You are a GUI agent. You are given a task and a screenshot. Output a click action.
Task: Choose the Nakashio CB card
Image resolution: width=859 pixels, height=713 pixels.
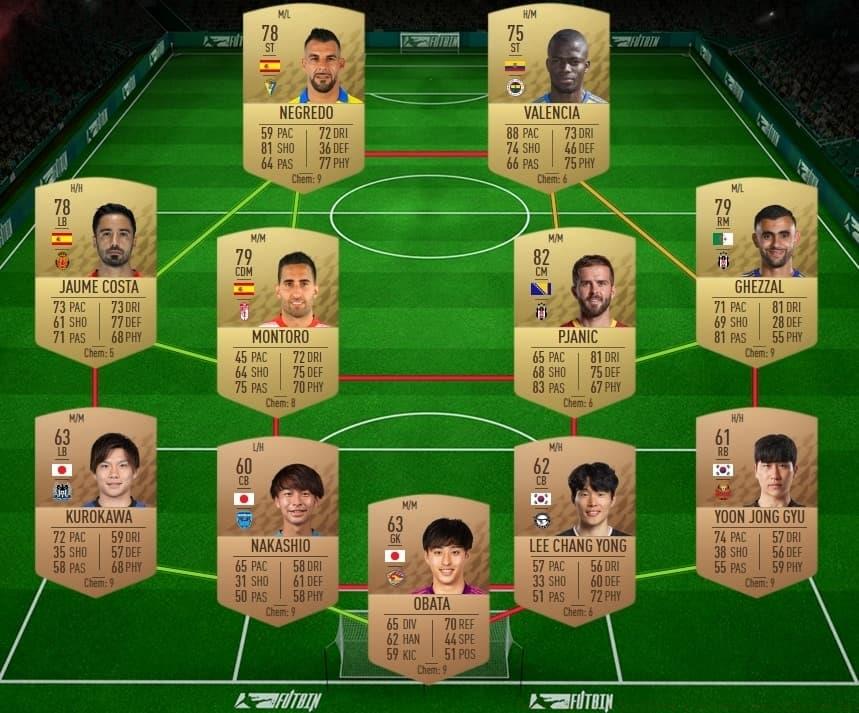click(x=278, y=530)
